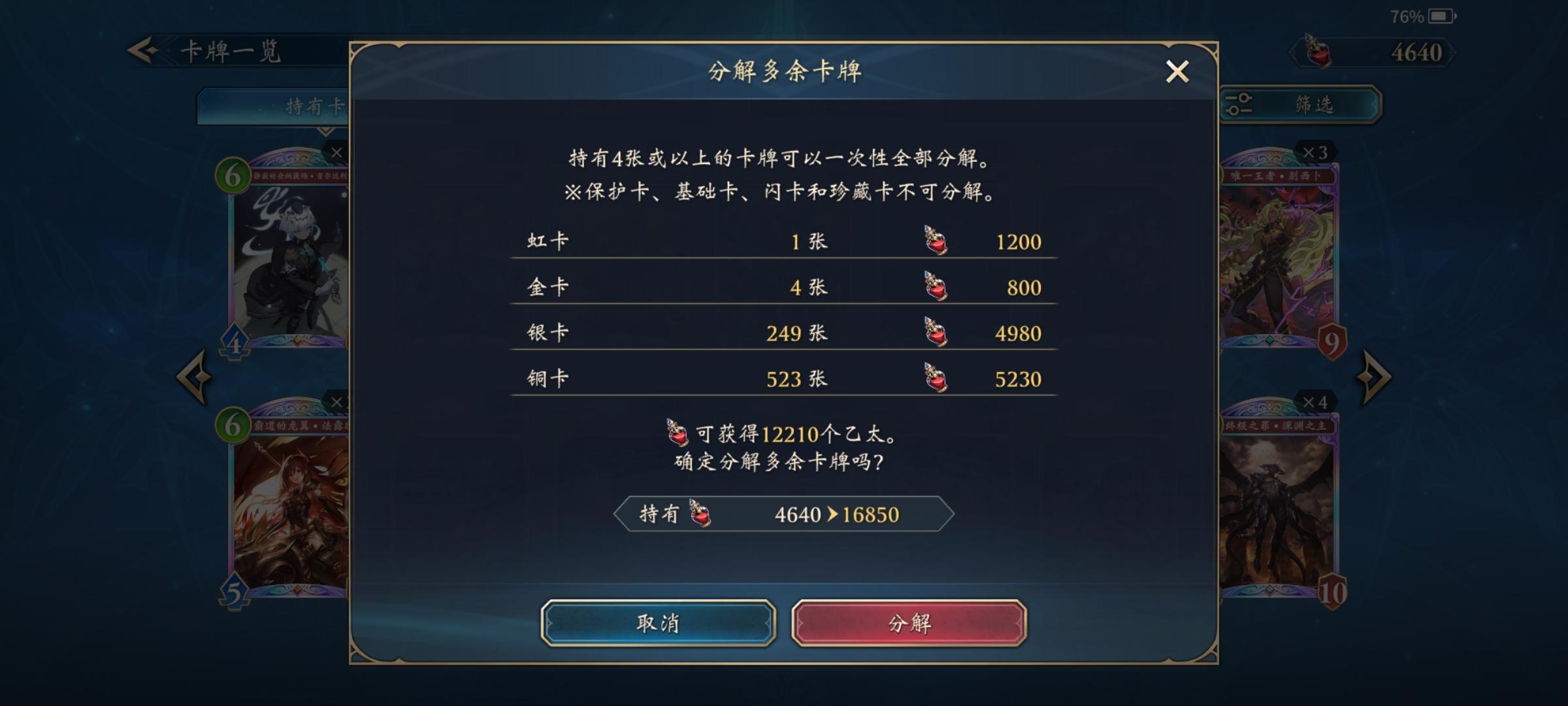Select the filter sliders icon next to 筛选
The width and height of the screenshot is (1568, 706).
click(x=1238, y=103)
